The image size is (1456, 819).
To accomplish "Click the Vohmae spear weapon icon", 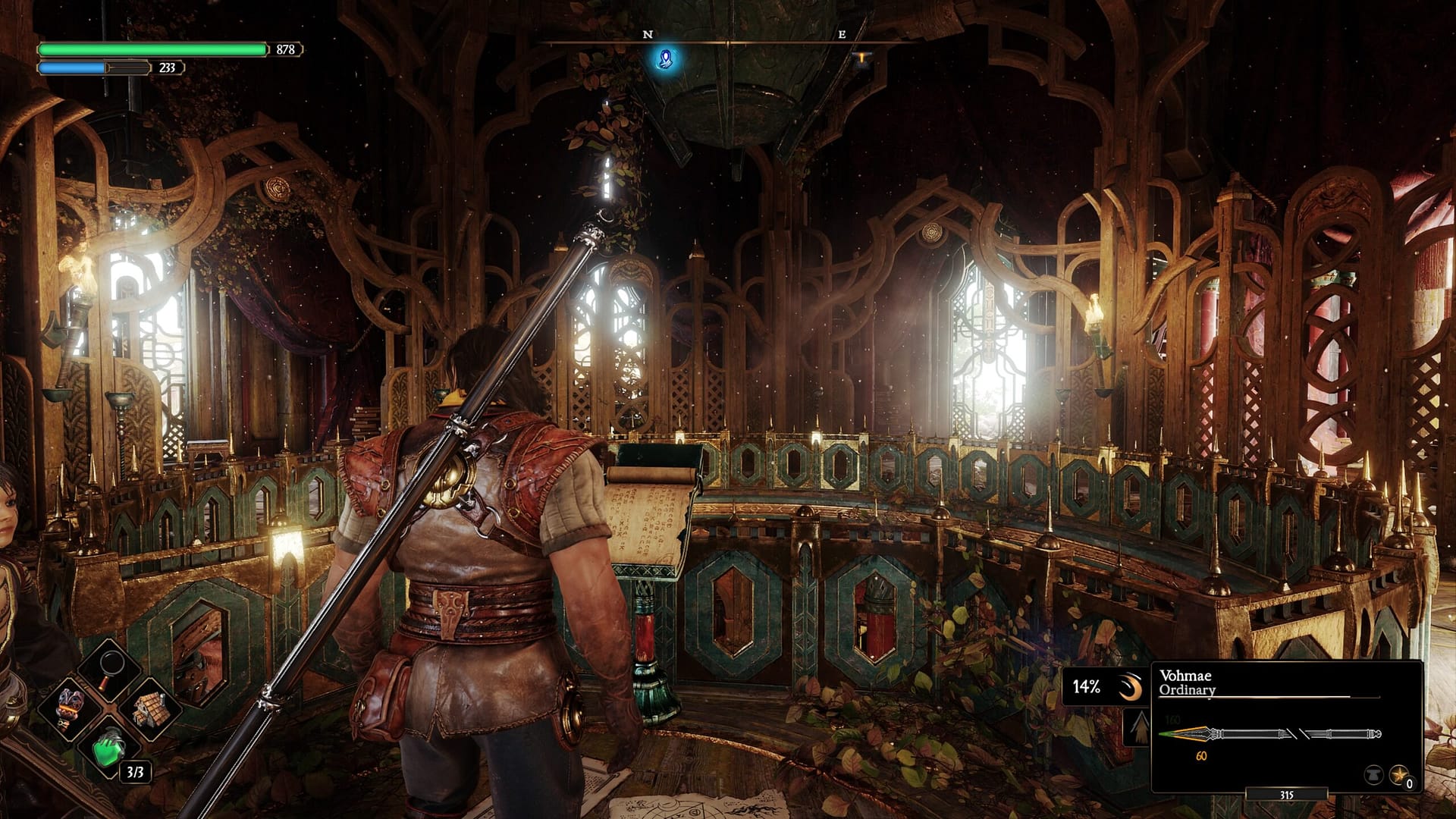I will tap(1269, 734).
